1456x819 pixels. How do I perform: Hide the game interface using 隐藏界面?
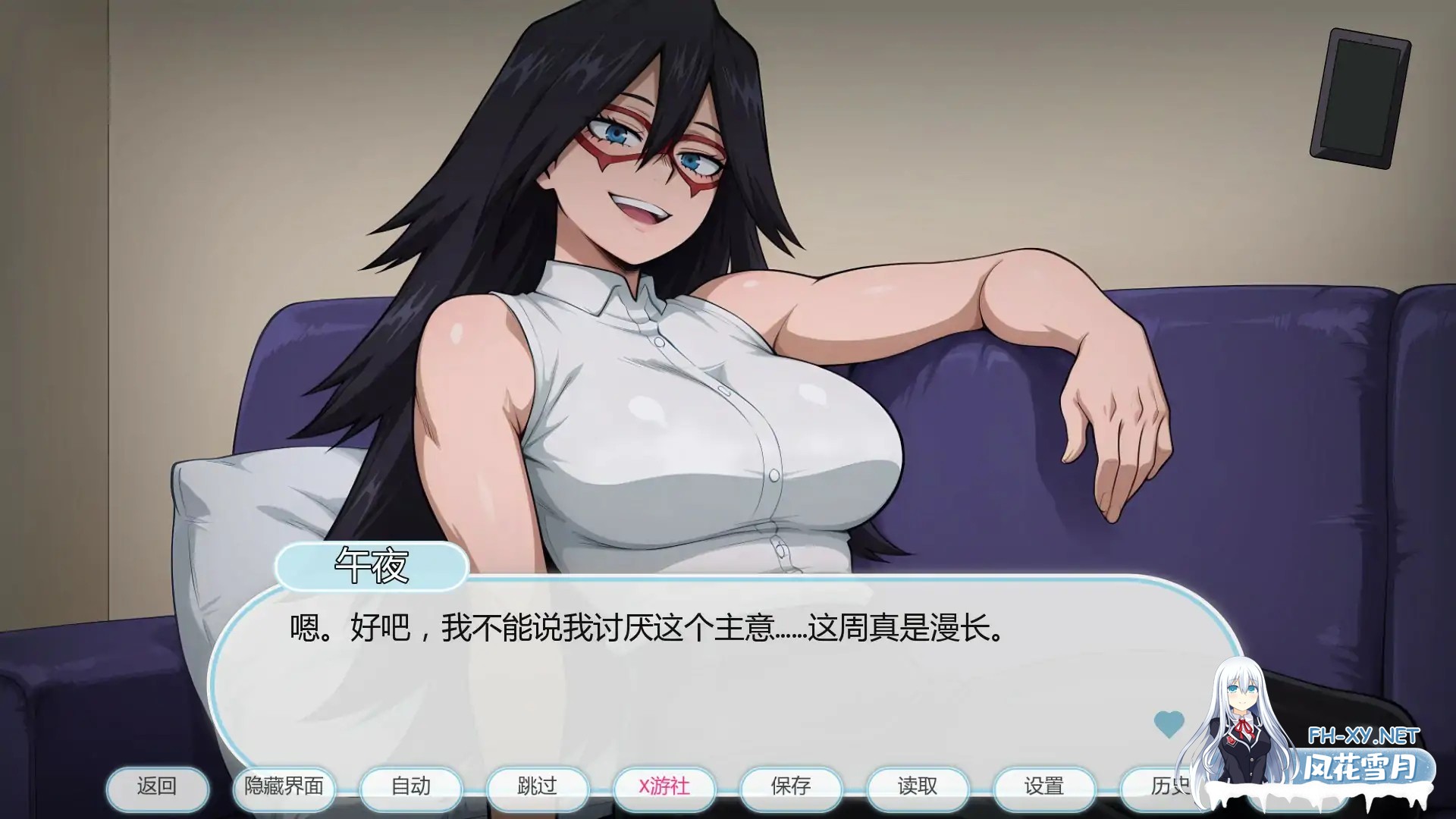tap(284, 788)
